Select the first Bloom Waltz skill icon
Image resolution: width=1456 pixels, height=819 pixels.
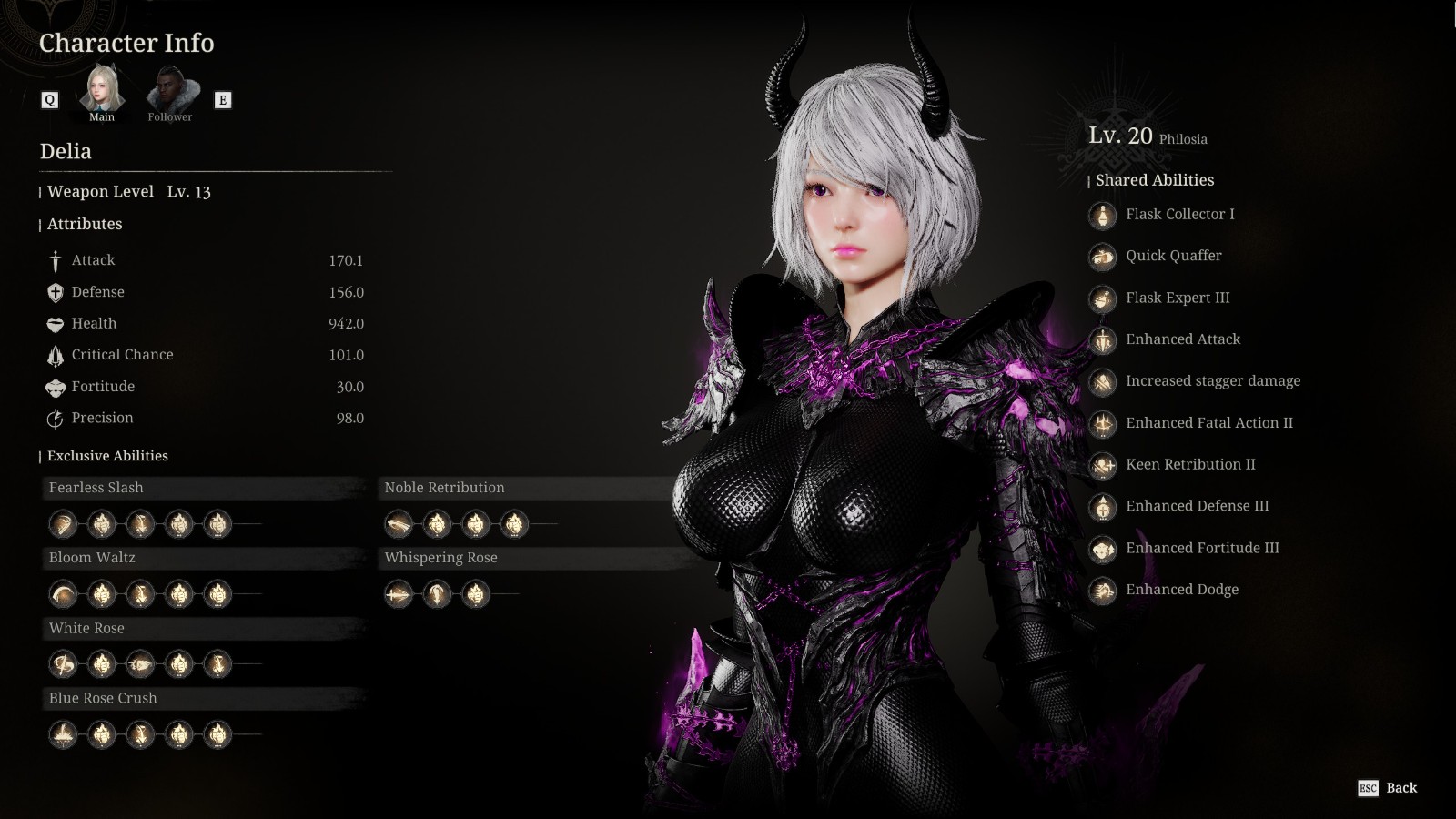(x=63, y=594)
